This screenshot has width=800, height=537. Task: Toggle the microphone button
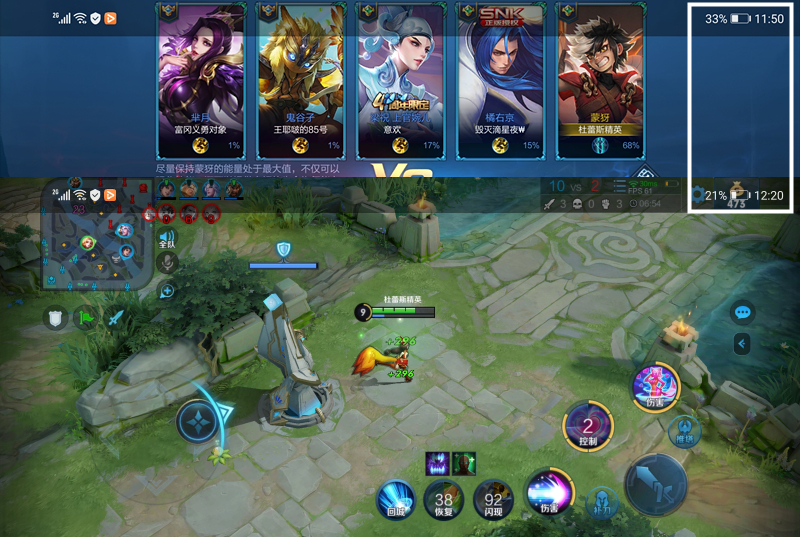click(167, 262)
